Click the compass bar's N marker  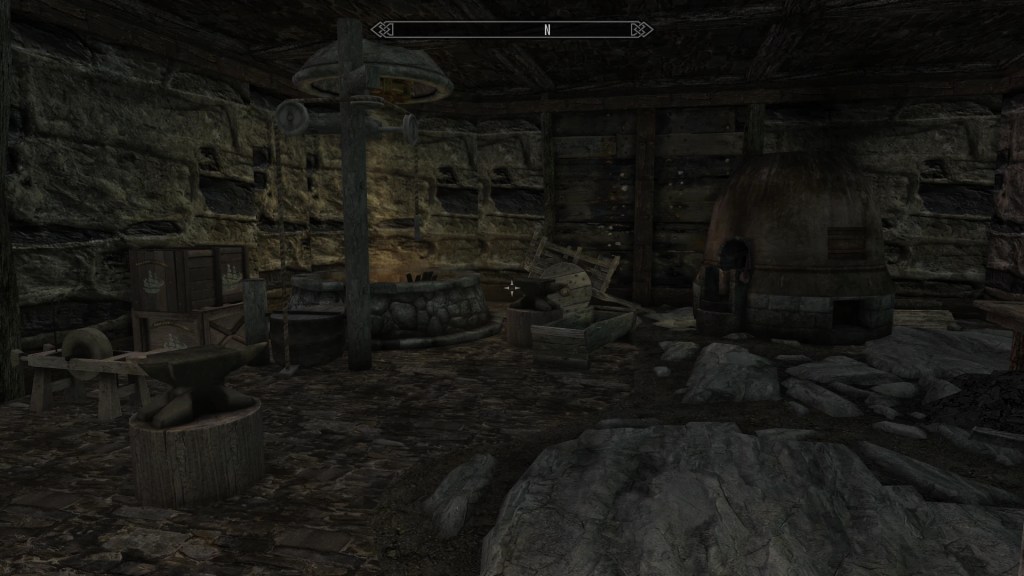547,30
